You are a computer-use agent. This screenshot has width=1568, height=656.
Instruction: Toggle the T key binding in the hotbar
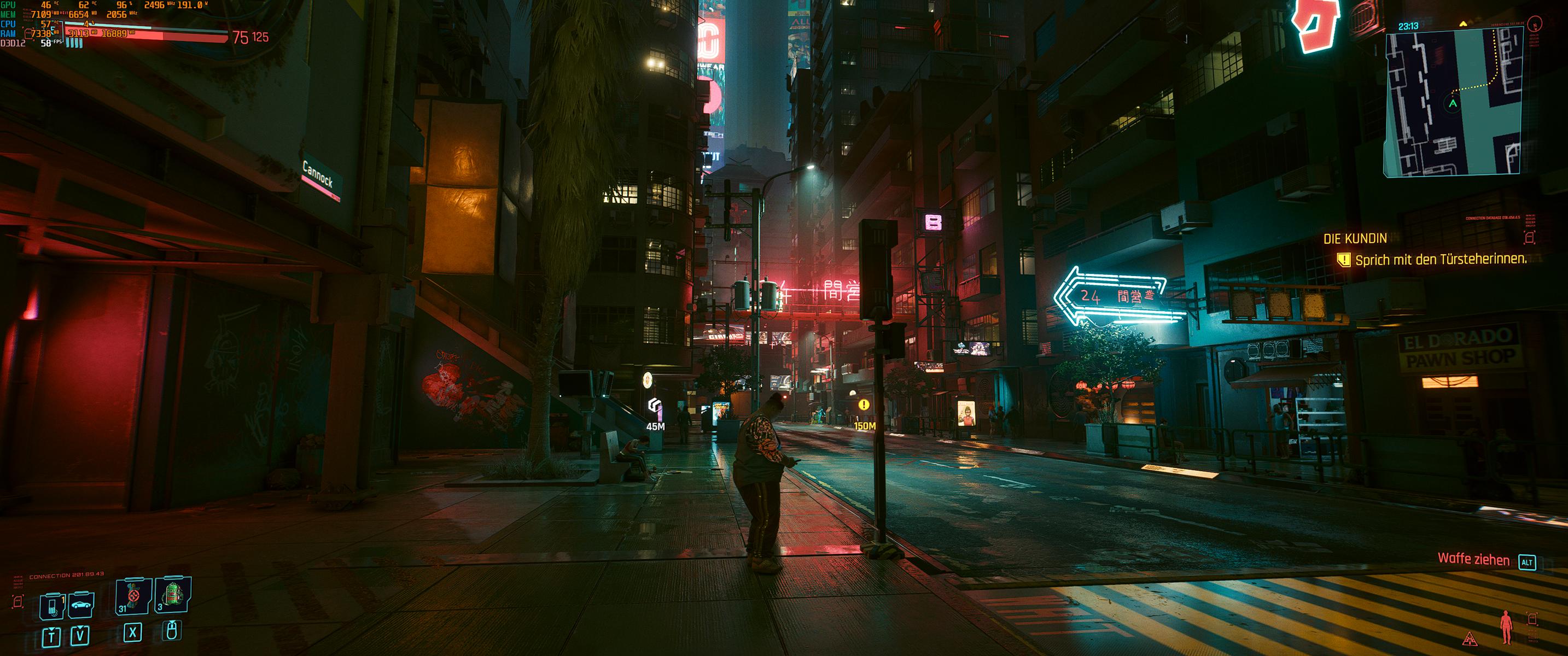pyautogui.click(x=52, y=638)
